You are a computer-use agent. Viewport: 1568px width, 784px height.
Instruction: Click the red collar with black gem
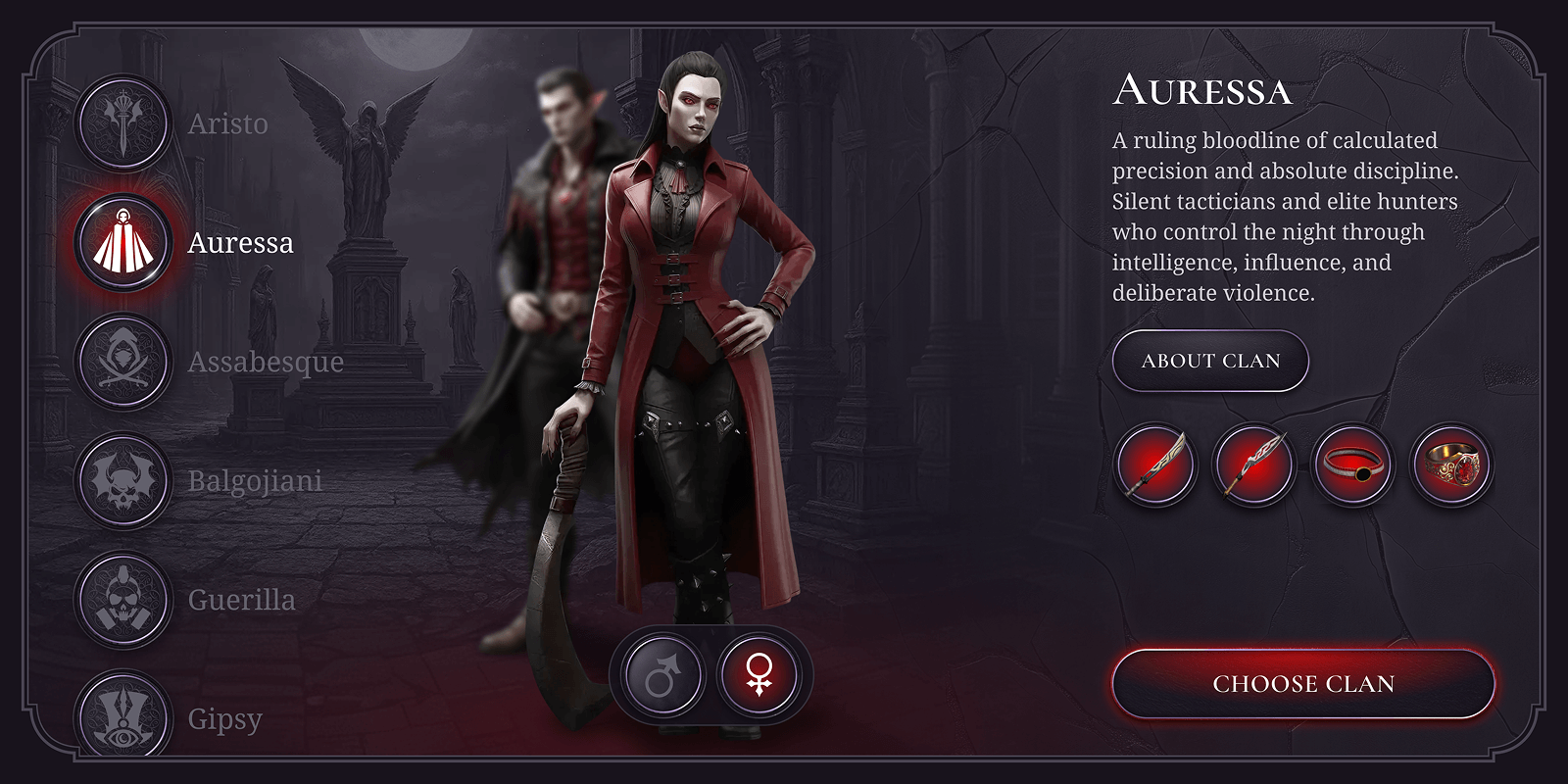tap(1352, 465)
